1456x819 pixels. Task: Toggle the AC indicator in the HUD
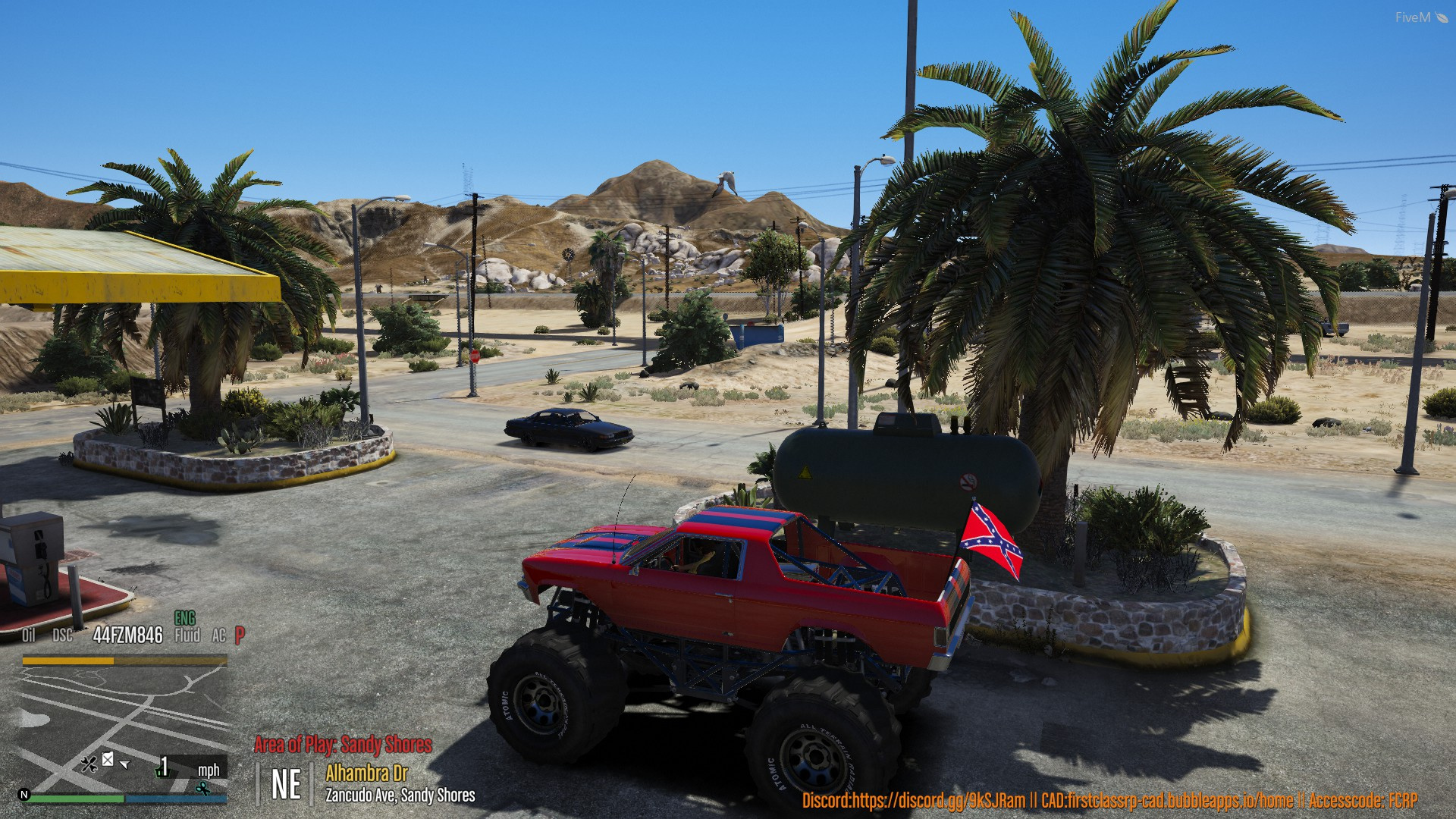(219, 636)
